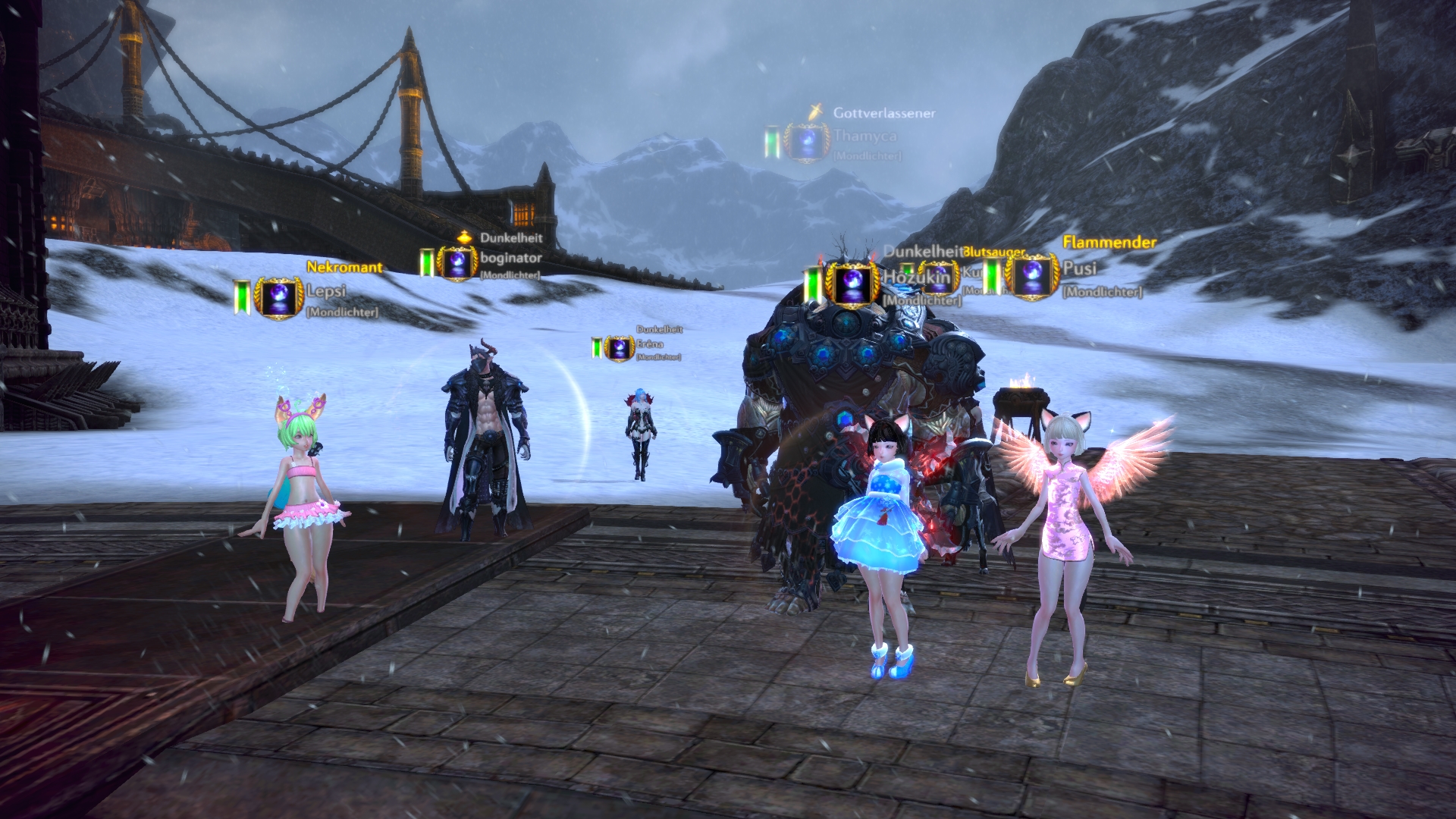Select Lepsi's Nekromant nameplate

point(326,291)
